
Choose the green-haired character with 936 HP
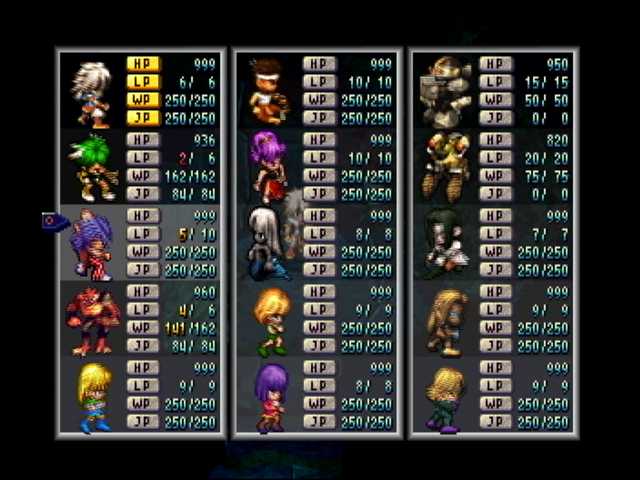(92, 167)
